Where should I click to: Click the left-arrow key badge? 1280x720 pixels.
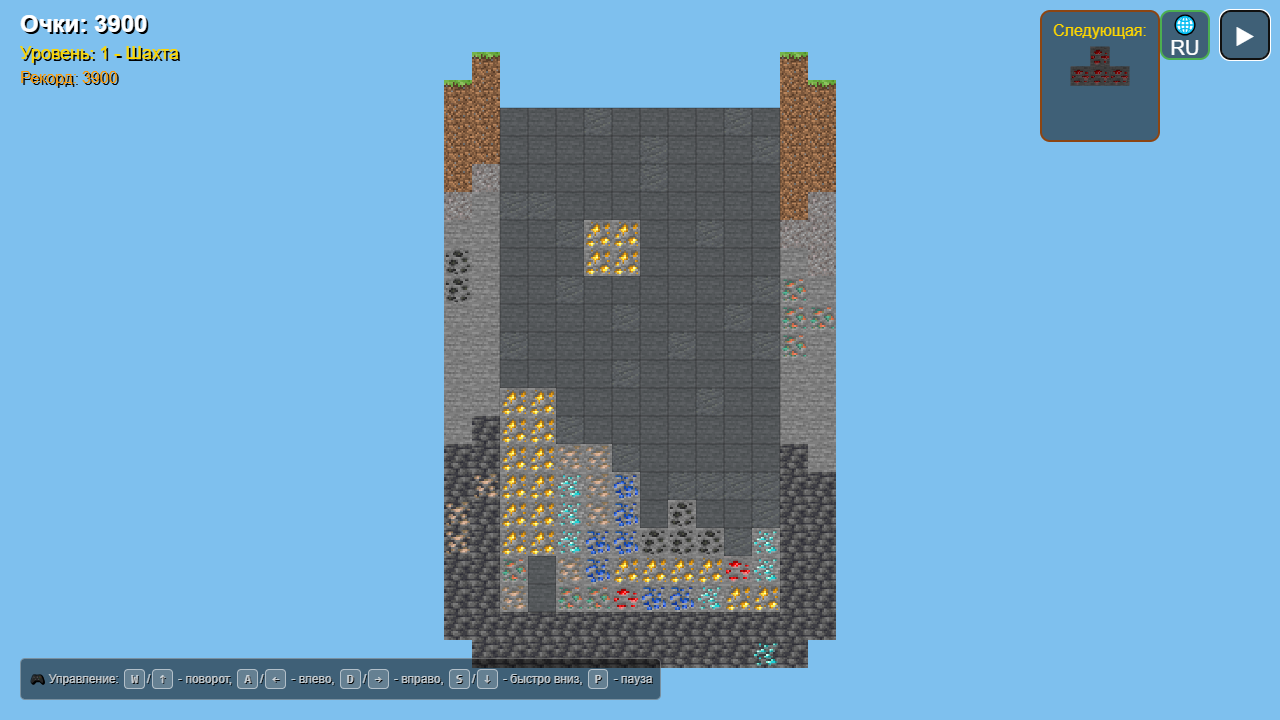(275, 678)
